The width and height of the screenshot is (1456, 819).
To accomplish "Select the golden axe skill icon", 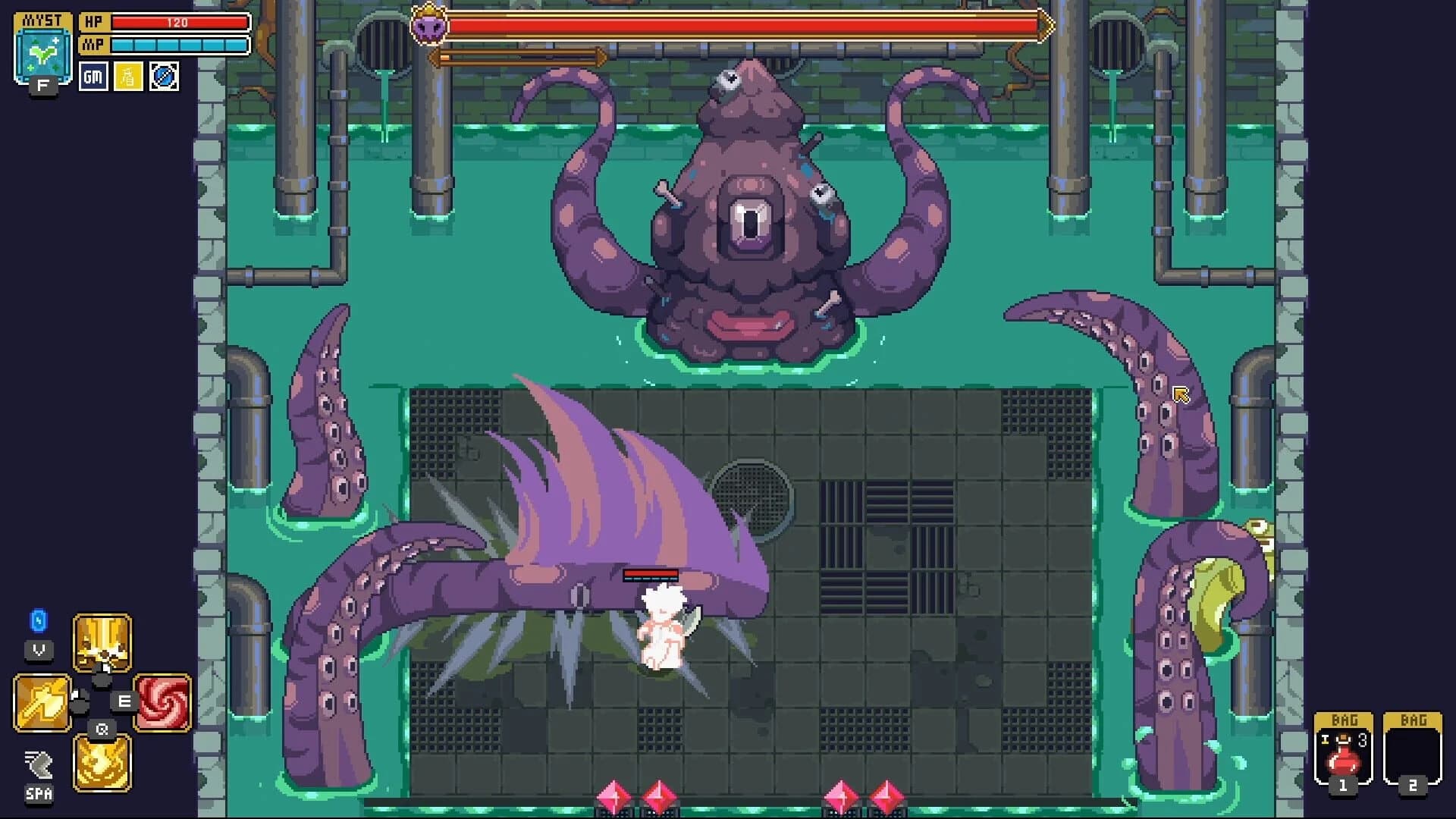I will [x=43, y=701].
